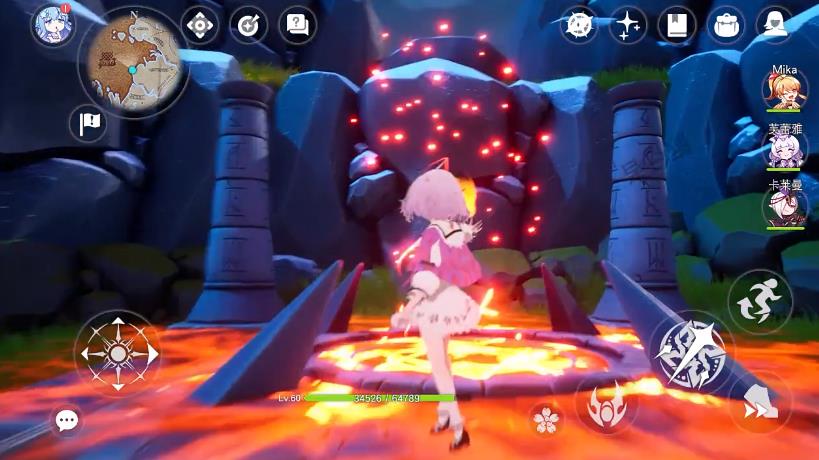
Task: Open the compass wheel icon
Action: 579,25
